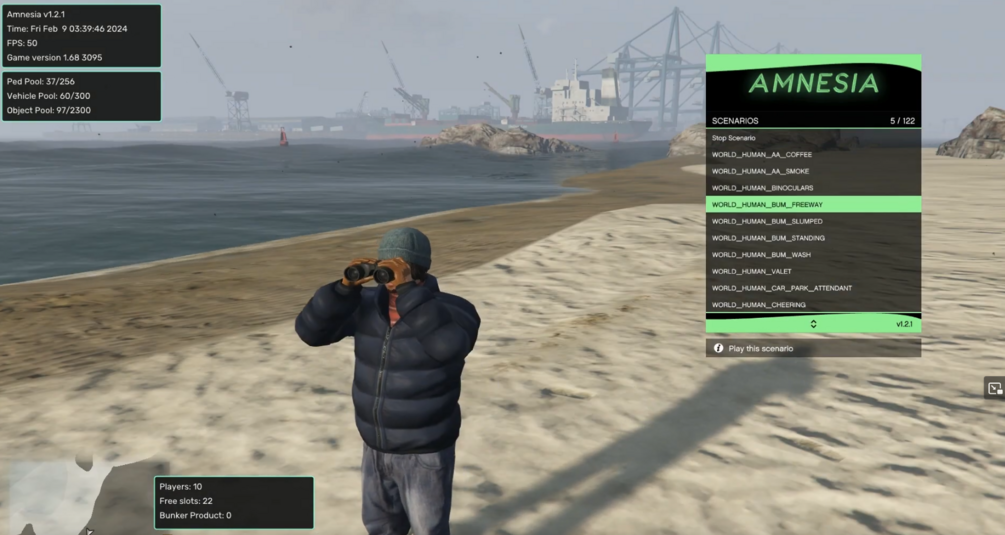Click the overlay icon on the right edge
Viewport: 1005px width, 535px height.
[x=994, y=388]
